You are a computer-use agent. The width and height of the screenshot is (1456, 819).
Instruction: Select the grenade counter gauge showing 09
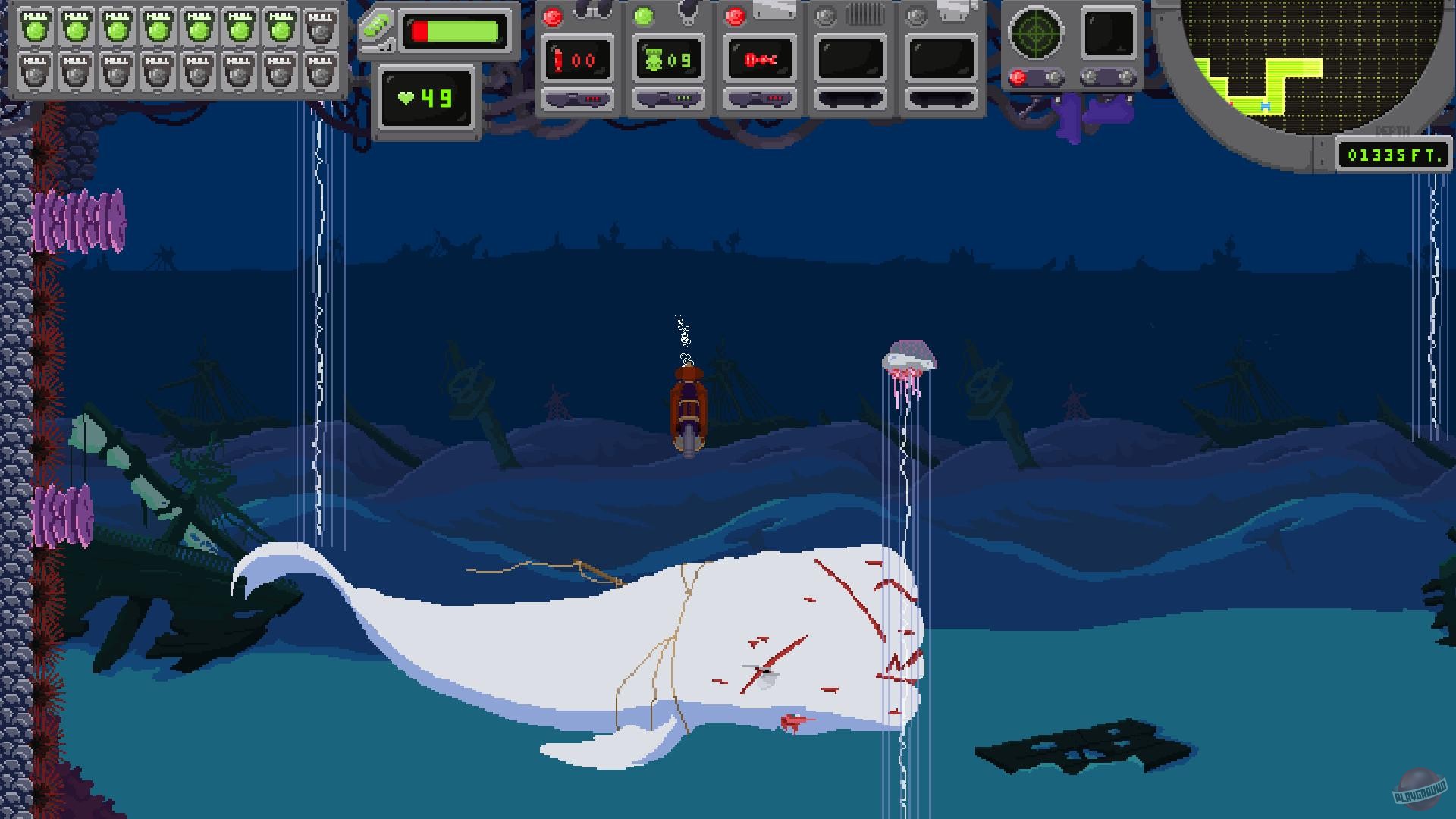pos(669,61)
